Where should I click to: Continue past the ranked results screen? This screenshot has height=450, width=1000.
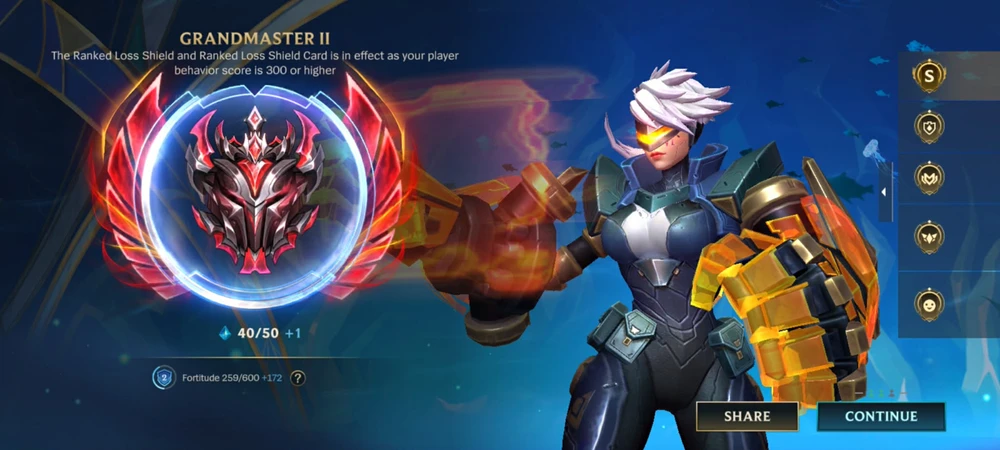click(880, 416)
